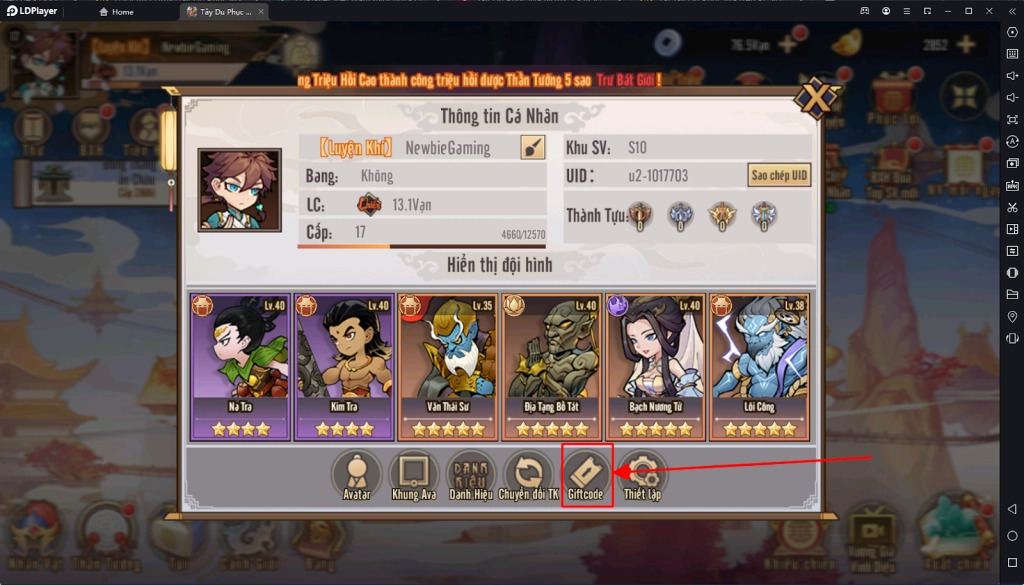Click the player portrait in profile panel
Screen dimensions: 1024x585
point(239,190)
